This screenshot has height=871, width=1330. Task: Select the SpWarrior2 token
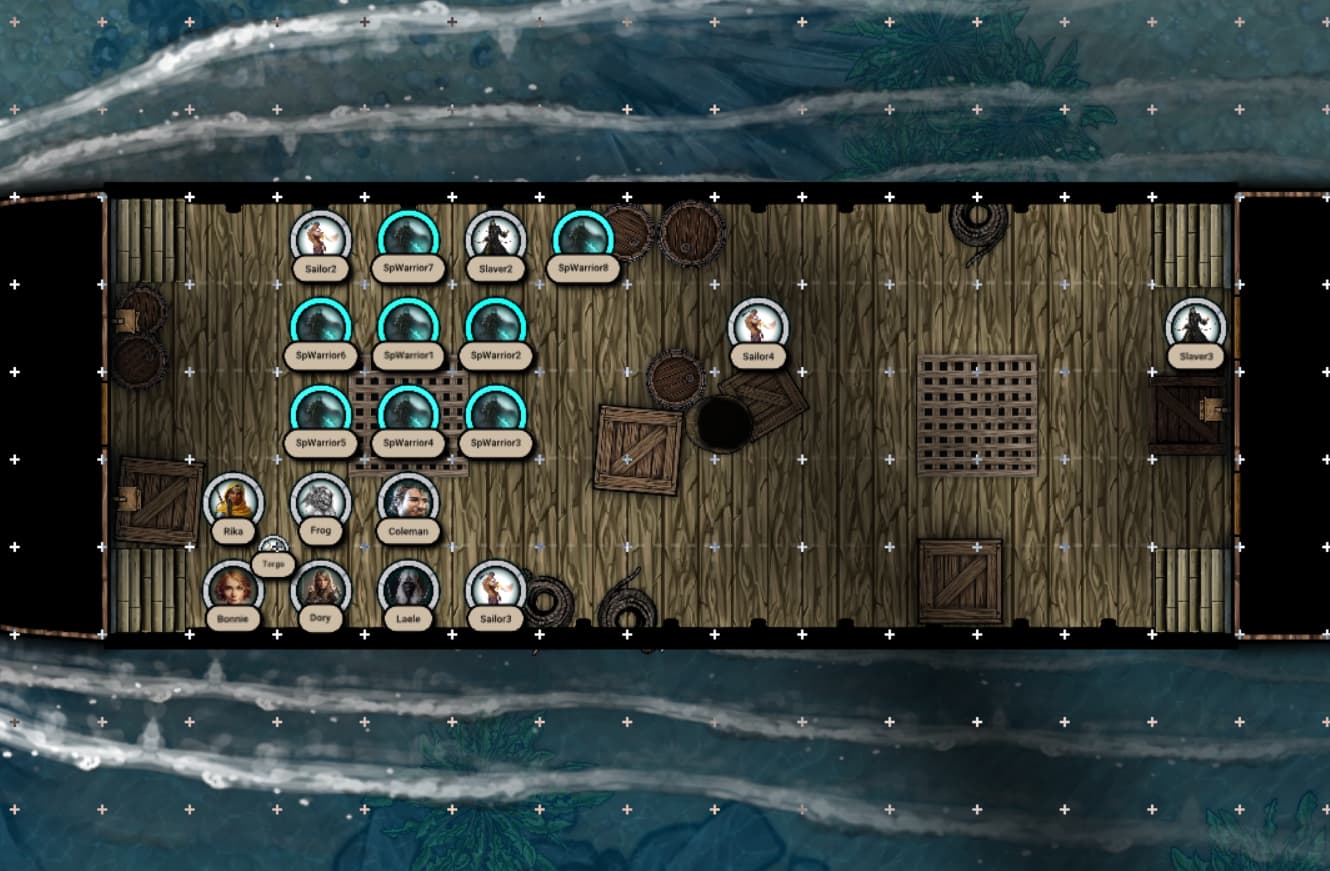496,327
